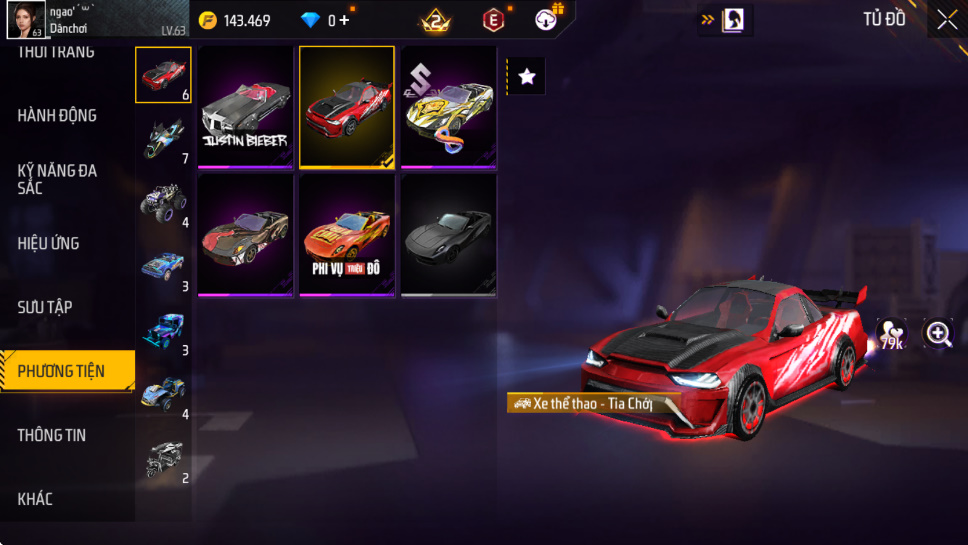The height and width of the screenshot is (545, 968).
Task: Switch to Kỹ Năng Đa Sắc category
Action: [57, 179]
